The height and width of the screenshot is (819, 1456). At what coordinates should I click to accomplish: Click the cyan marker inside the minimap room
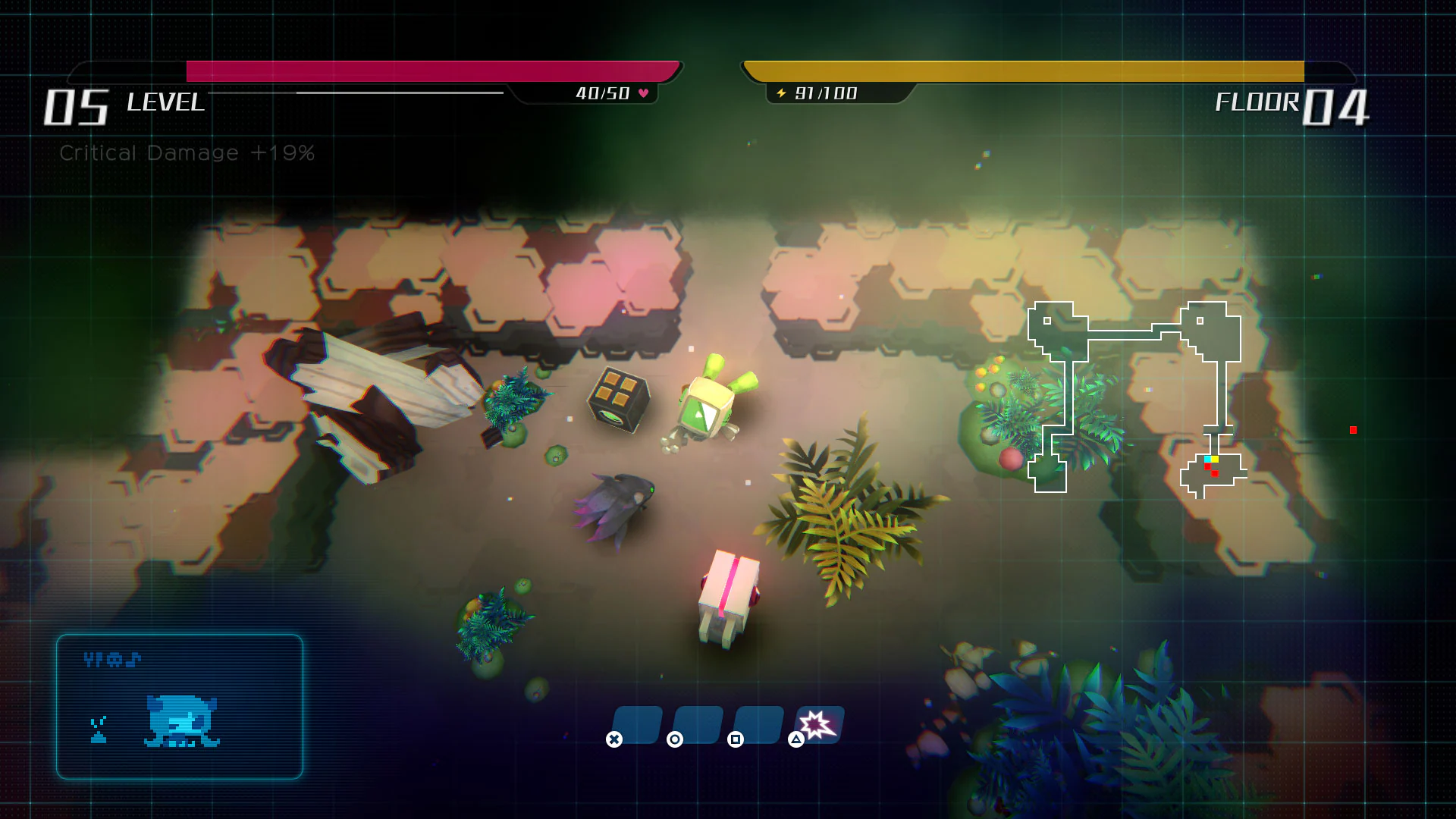point(1208,459)
